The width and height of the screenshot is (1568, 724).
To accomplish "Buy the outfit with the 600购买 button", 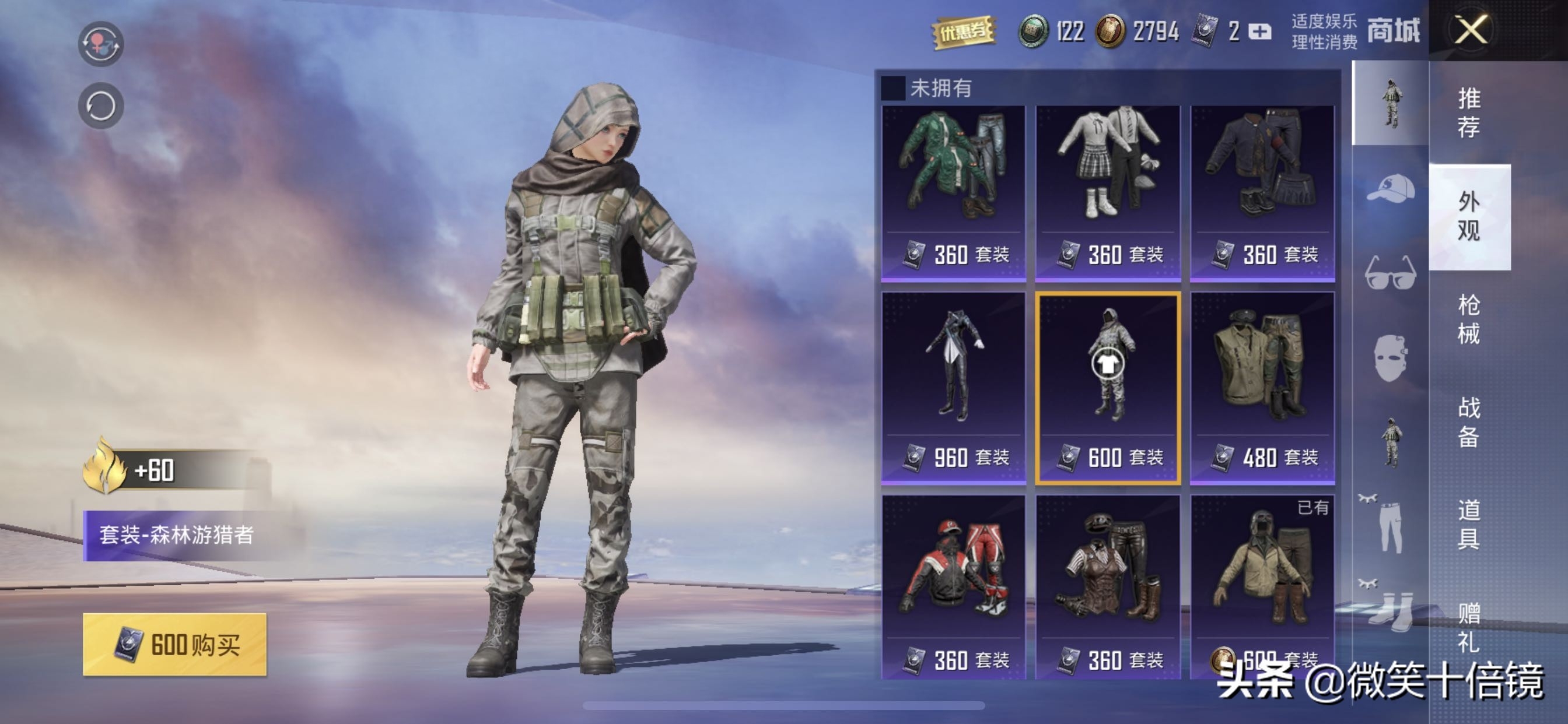I will pyautogui.click(x=174, y=644).
